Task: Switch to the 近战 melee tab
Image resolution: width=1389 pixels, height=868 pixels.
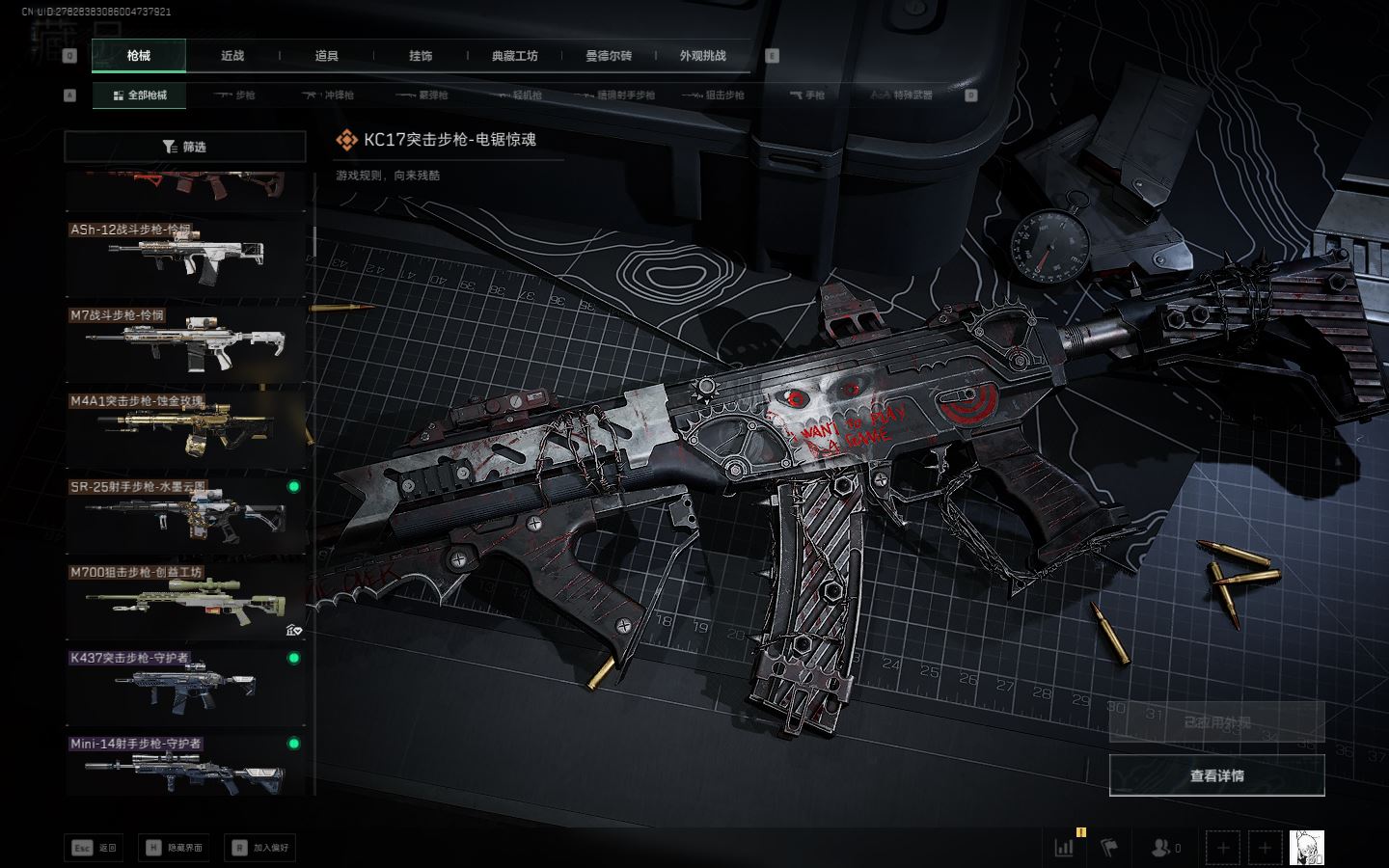Action: point(232,56)
